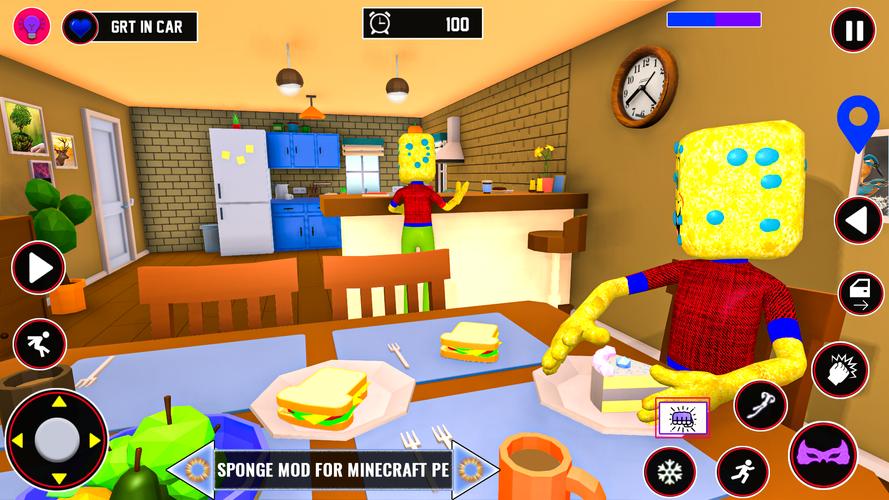
Task: Tap the pink lightbulb hint button
Action: [x=30, y=27]
